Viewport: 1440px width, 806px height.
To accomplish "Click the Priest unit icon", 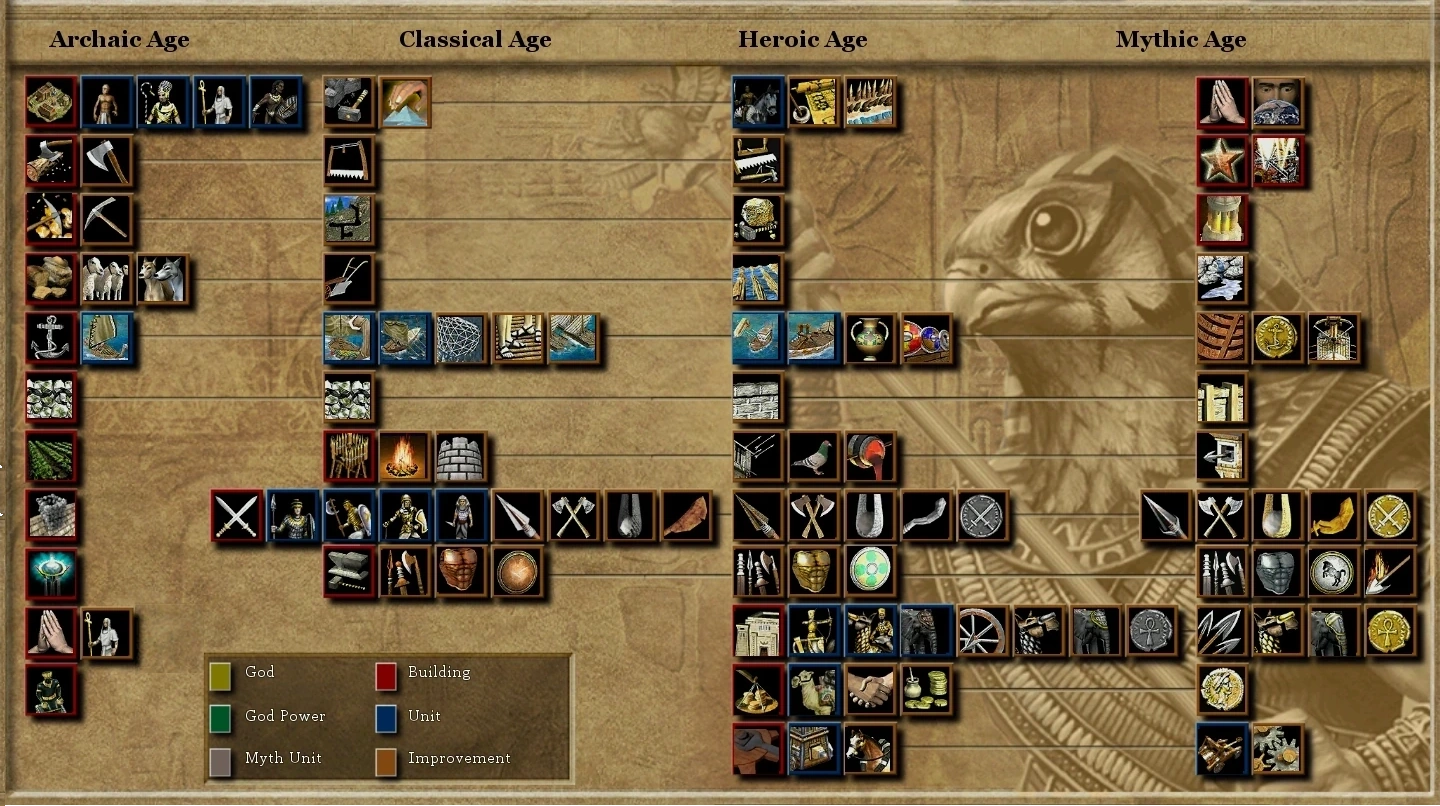I will tap(219, 102).
